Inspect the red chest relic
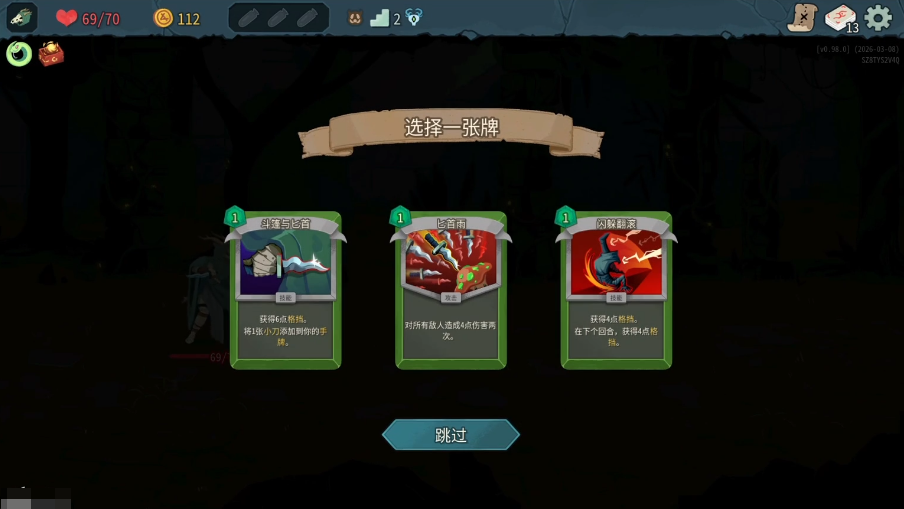The width and height of the screenshot is (904, 509). pos(51,54)
